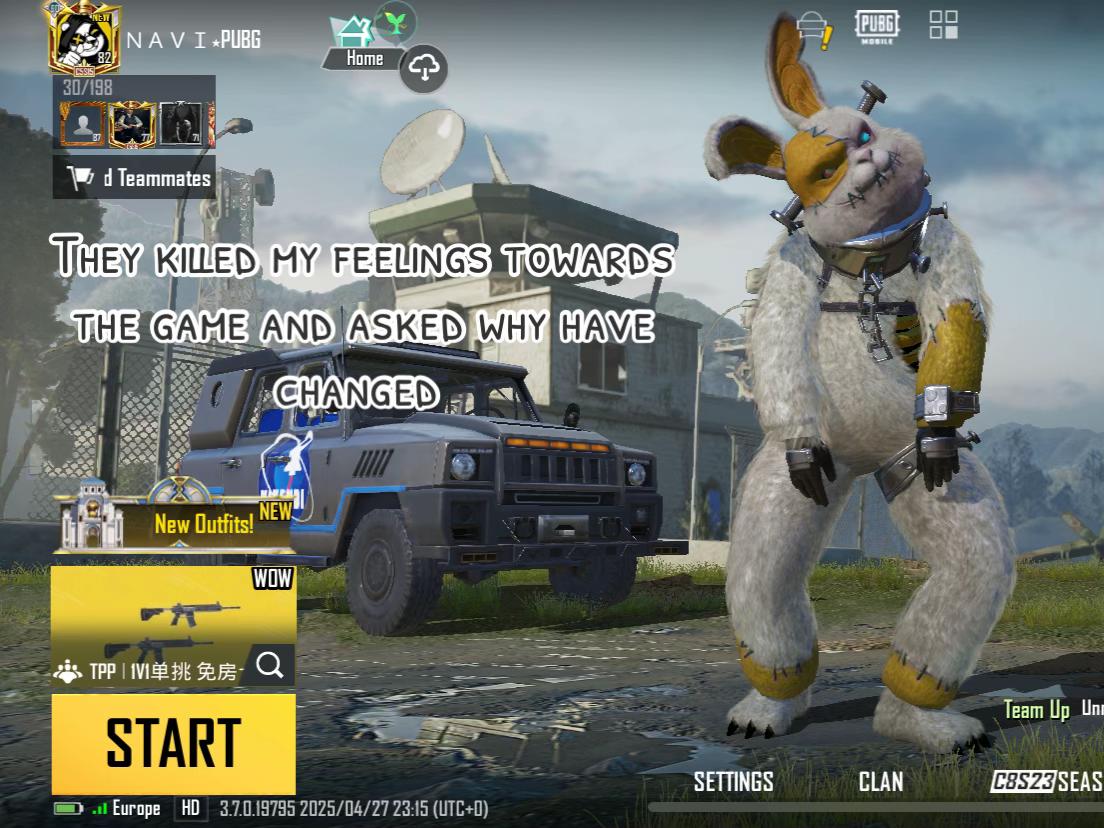Open the CLAN menu

click(880, 782)
